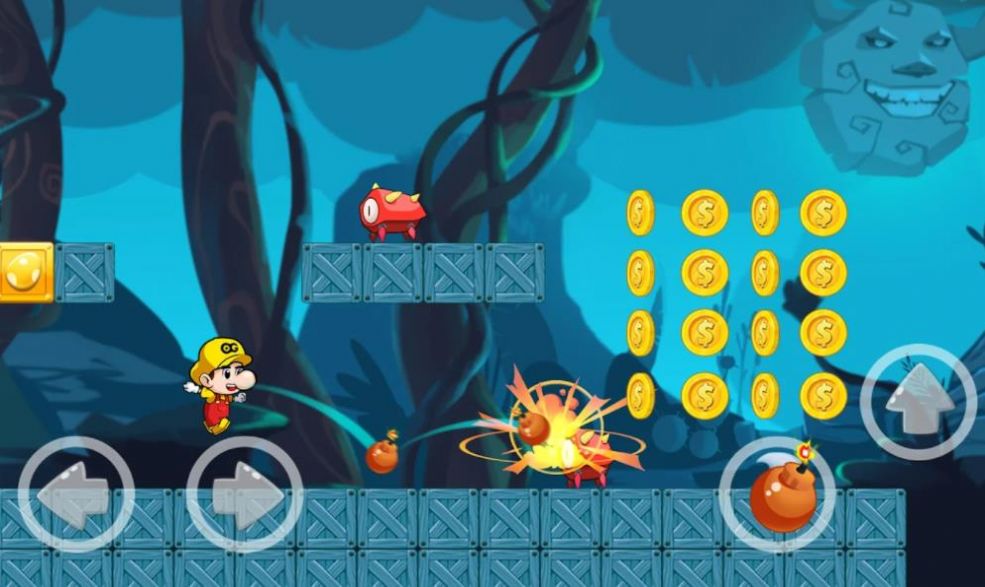Viewport: 985px width, 587px height.
Task: Throw a bomb with the bomb button
Action: [778, 494]
